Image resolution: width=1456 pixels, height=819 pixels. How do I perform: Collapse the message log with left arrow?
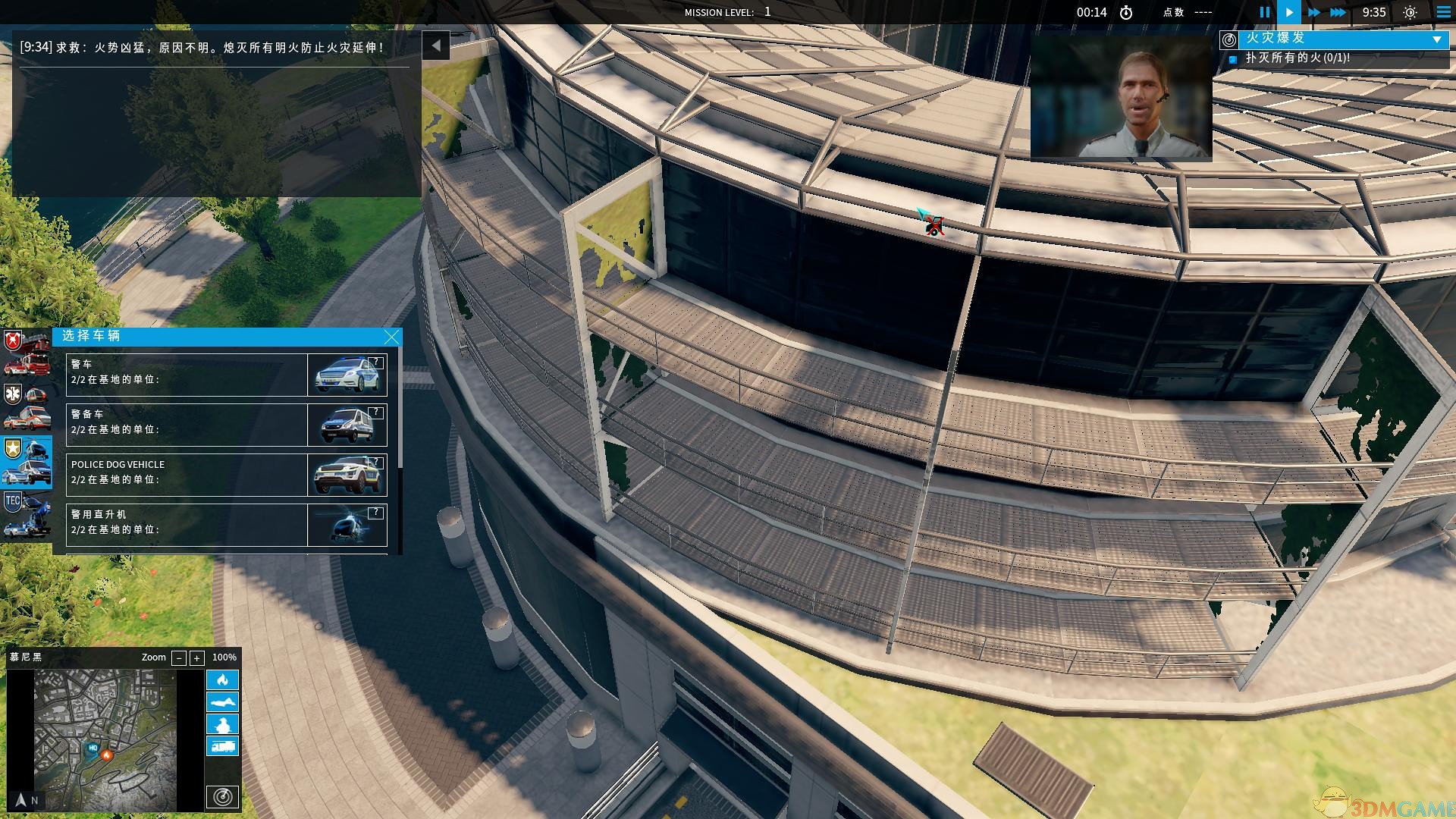pyautogui.click(x=436, y=45)
